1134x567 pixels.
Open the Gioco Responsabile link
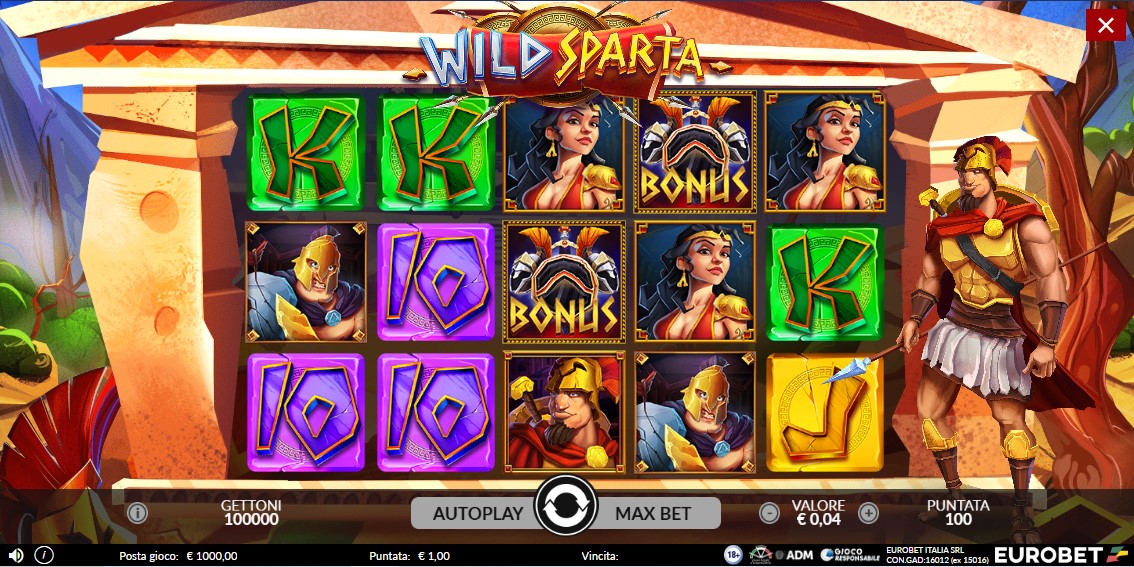pyautogui.click(x=842, y=555)
